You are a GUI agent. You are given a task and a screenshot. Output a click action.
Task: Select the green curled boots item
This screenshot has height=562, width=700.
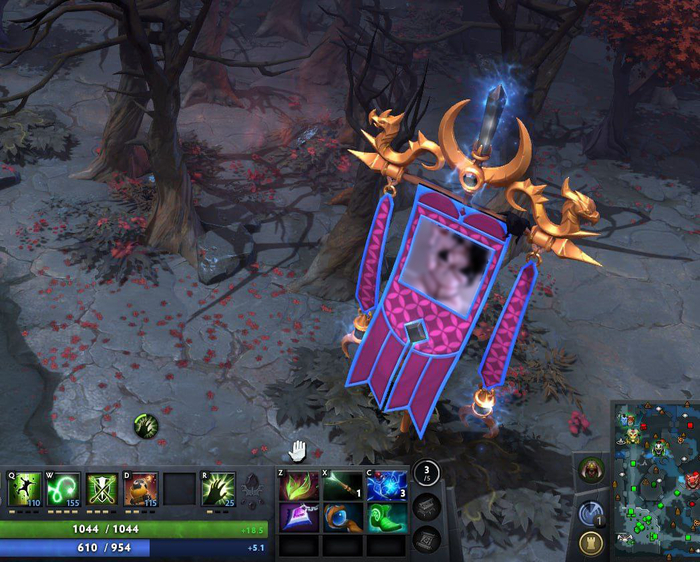[387, 517]
